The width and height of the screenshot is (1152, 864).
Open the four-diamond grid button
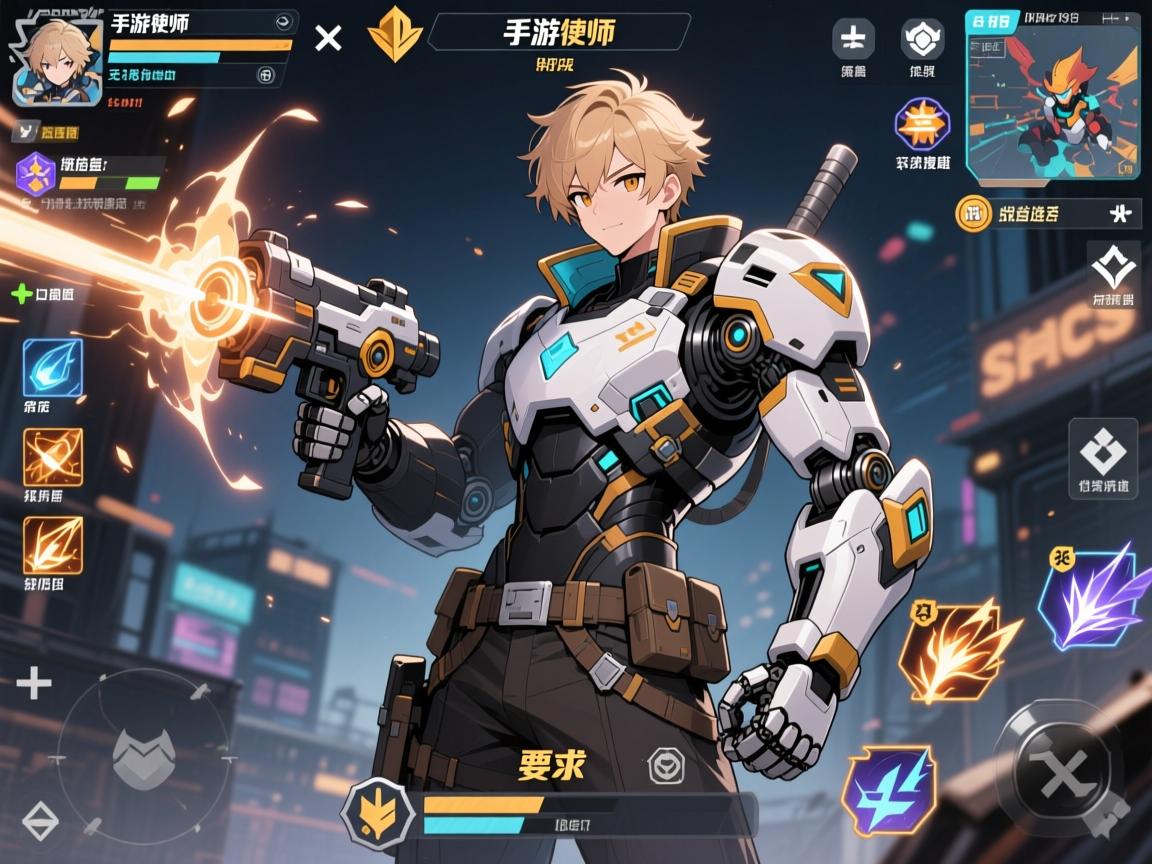1102,452
